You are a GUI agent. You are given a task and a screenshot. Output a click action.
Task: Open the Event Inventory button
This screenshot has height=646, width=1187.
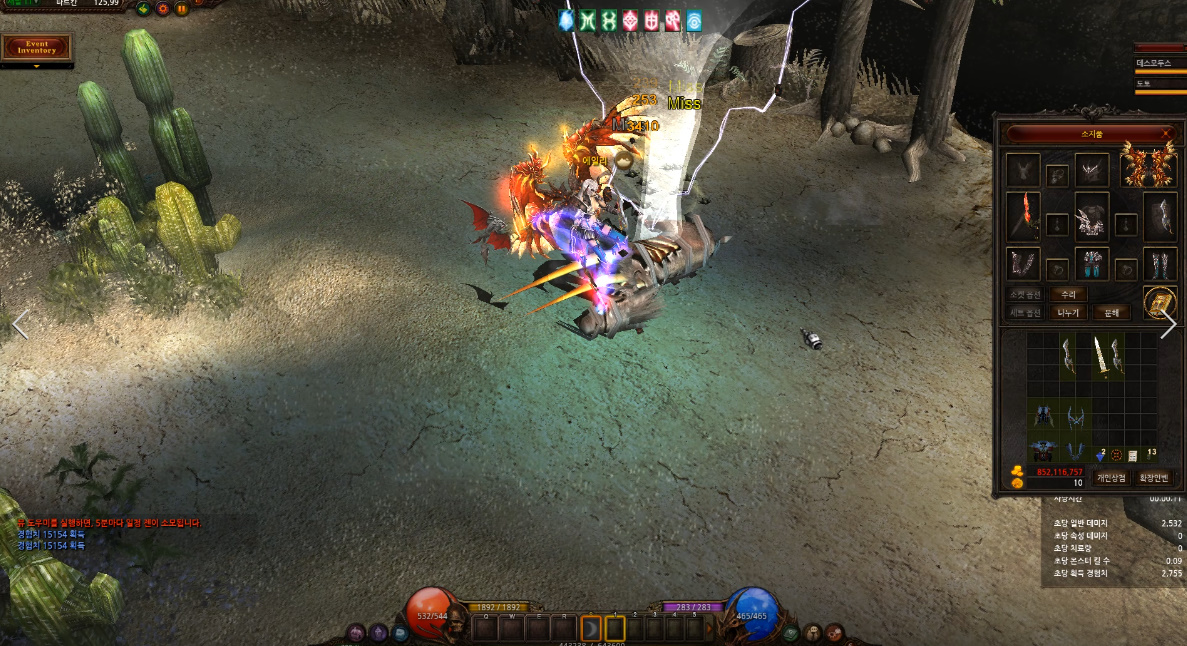[38, 46]
